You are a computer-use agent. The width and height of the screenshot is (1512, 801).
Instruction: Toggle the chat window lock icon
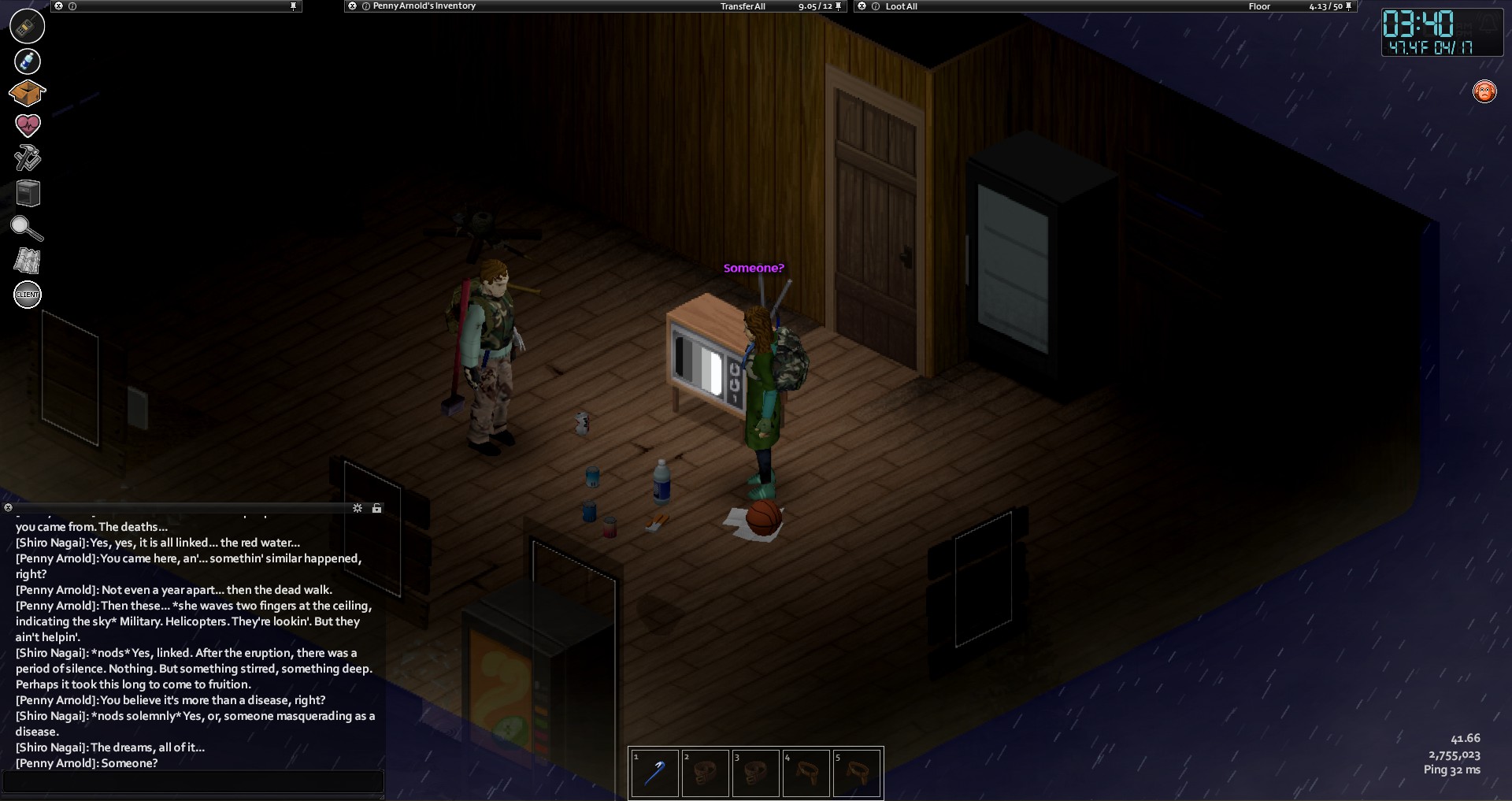[376, 508]
